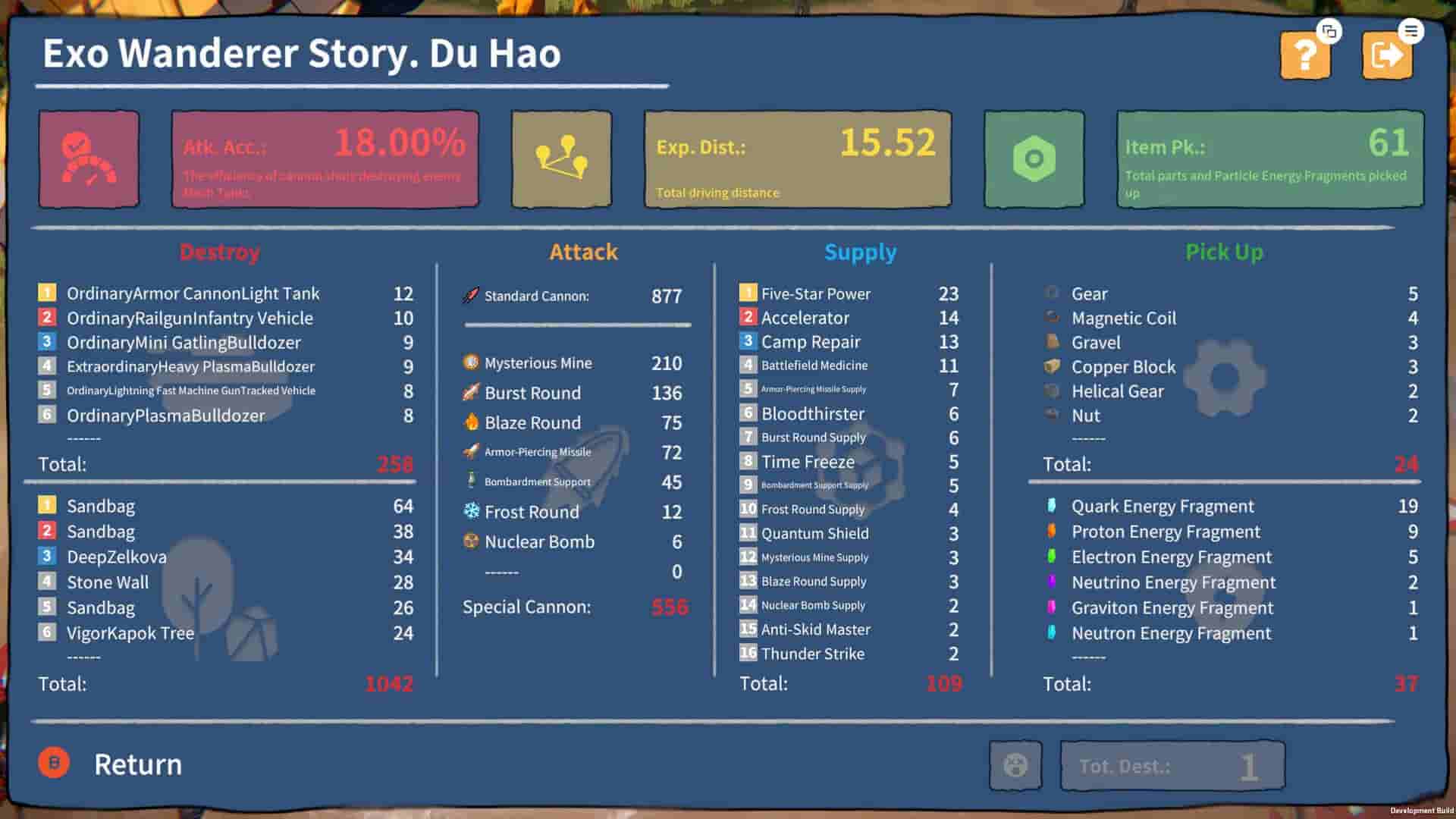This screenshot has width=1456, height=819.
Task: Select the Pick Up section header
Action: pos(1225,252)
